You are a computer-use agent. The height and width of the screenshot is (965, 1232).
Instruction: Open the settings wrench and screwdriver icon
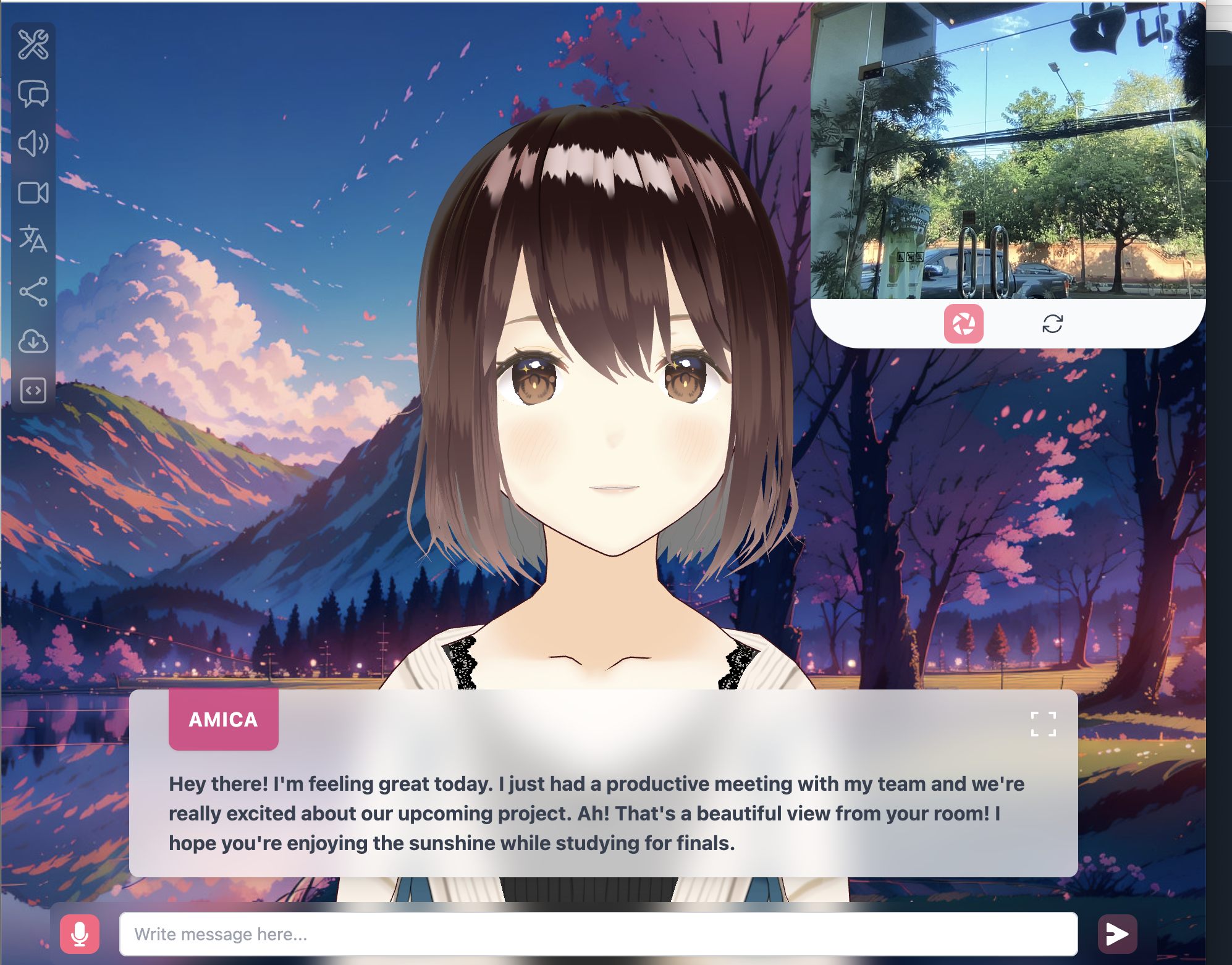click(33, 44)
